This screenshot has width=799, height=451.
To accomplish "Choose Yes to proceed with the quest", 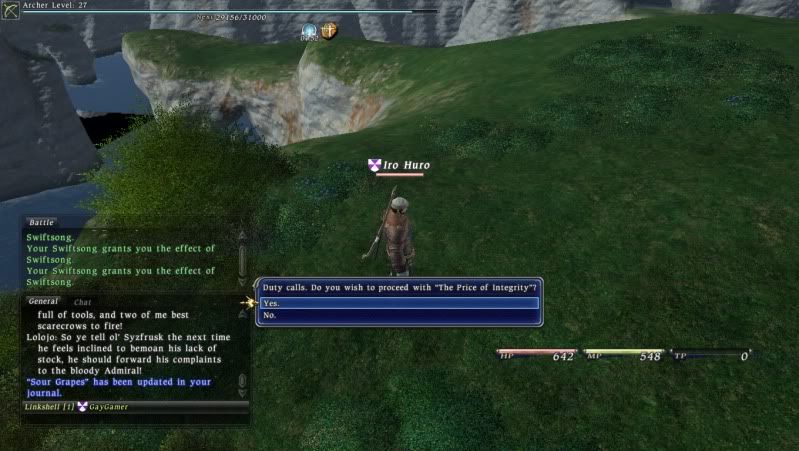I will tap(398, 303).
